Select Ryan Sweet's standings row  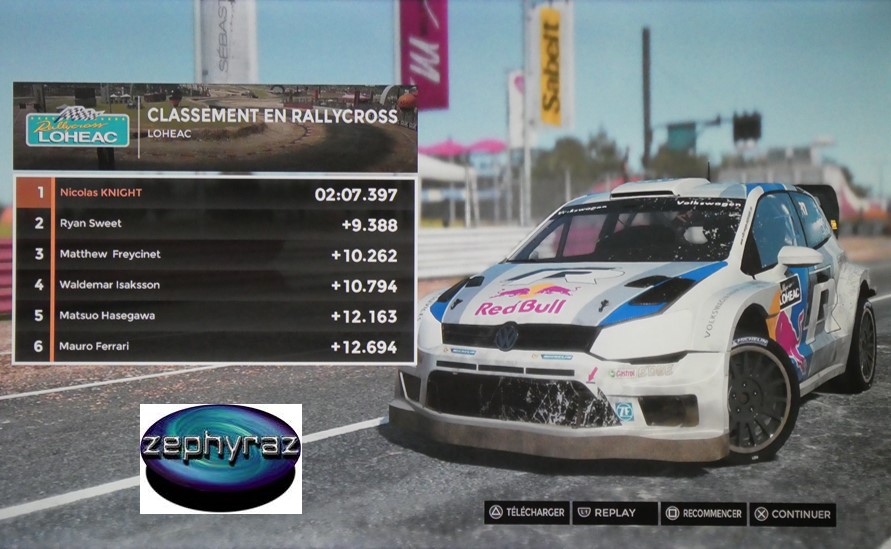click(x=214, y=224)
